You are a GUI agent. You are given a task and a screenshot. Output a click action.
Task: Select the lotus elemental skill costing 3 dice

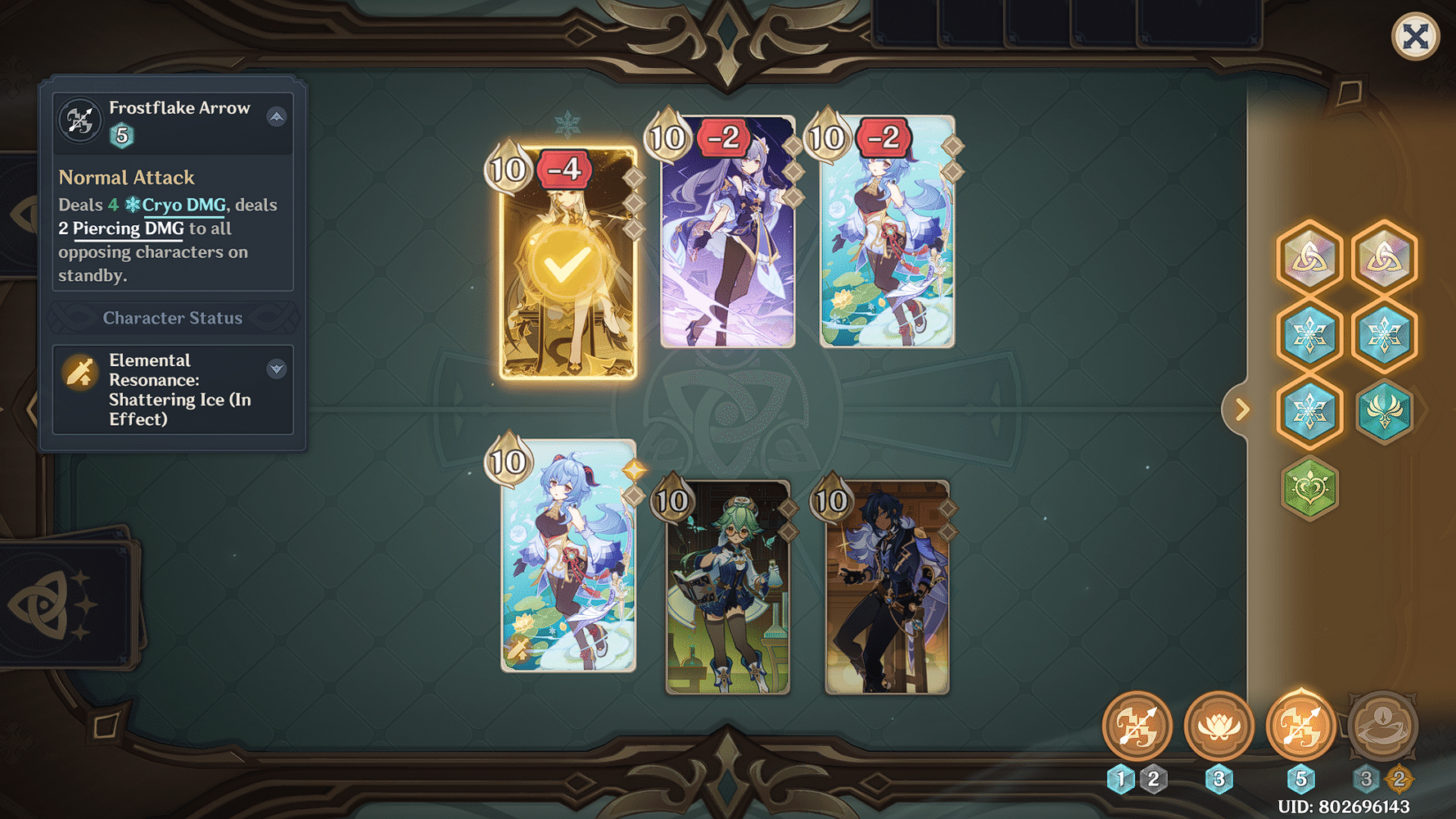coord(1219,727)
